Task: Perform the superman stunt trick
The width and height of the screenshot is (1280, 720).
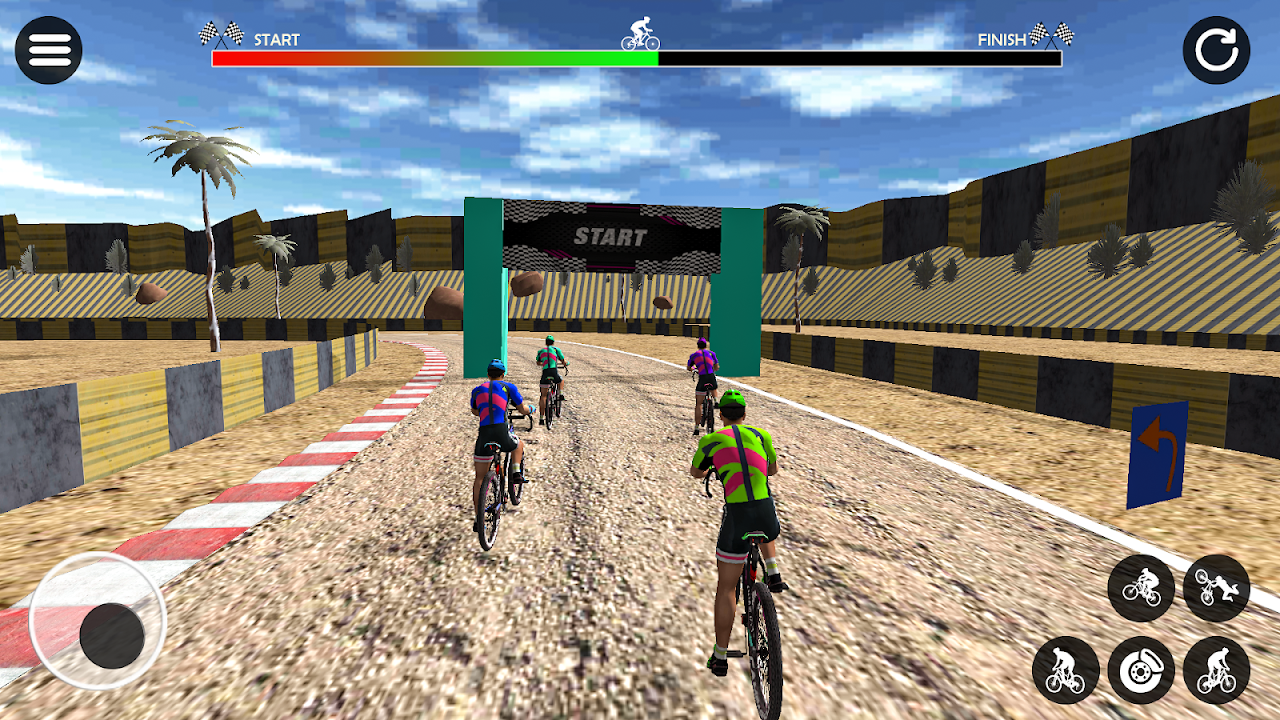Action: click(x=1216, y=588)
